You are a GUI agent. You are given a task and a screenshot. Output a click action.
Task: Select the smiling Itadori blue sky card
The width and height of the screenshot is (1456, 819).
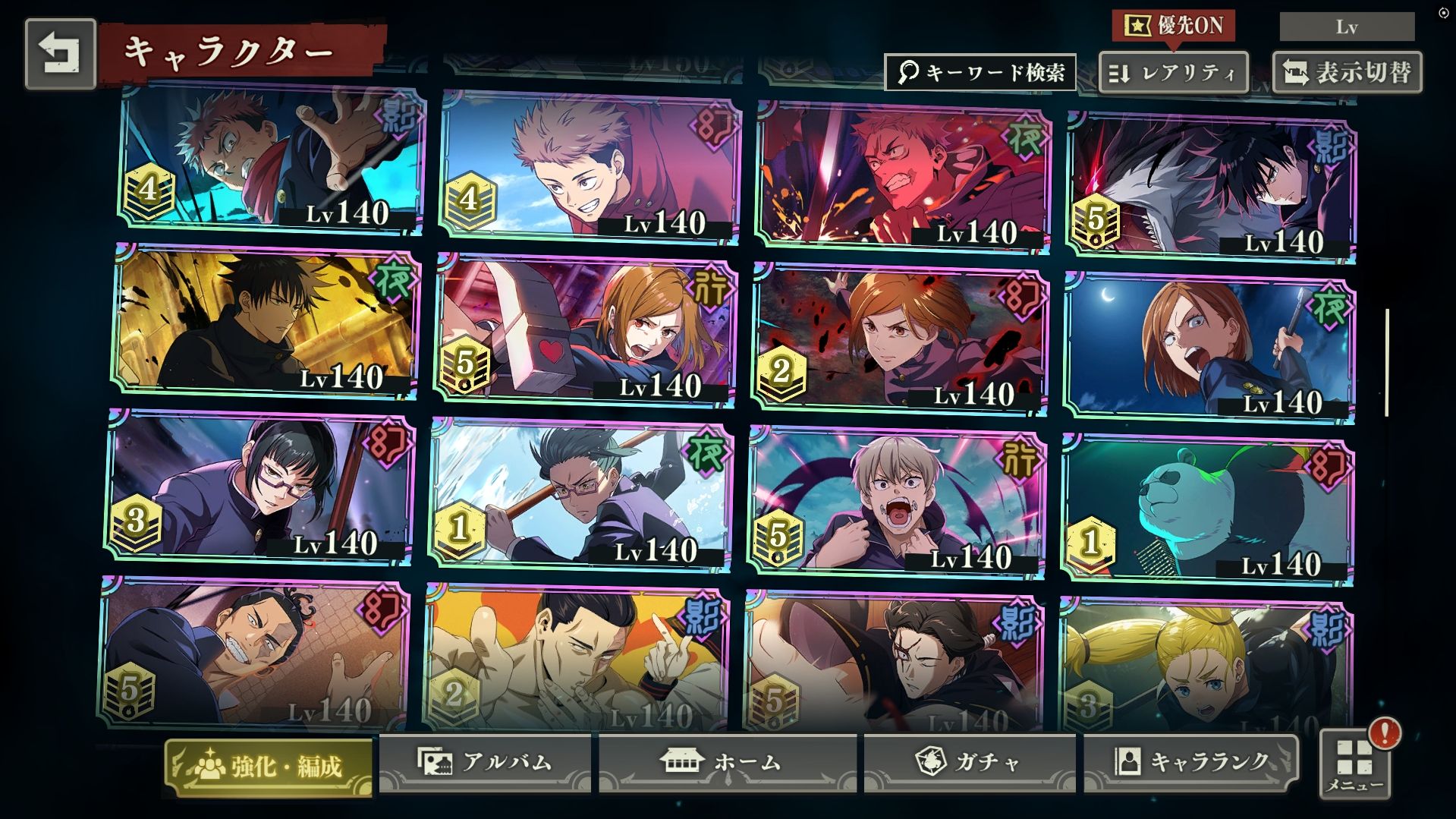589,167
